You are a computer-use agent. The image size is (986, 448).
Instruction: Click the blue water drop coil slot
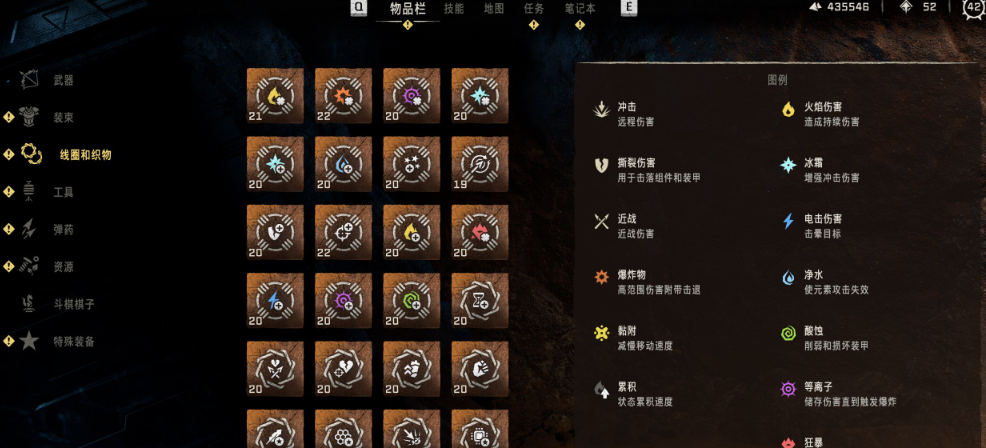[x=343, y=164]
